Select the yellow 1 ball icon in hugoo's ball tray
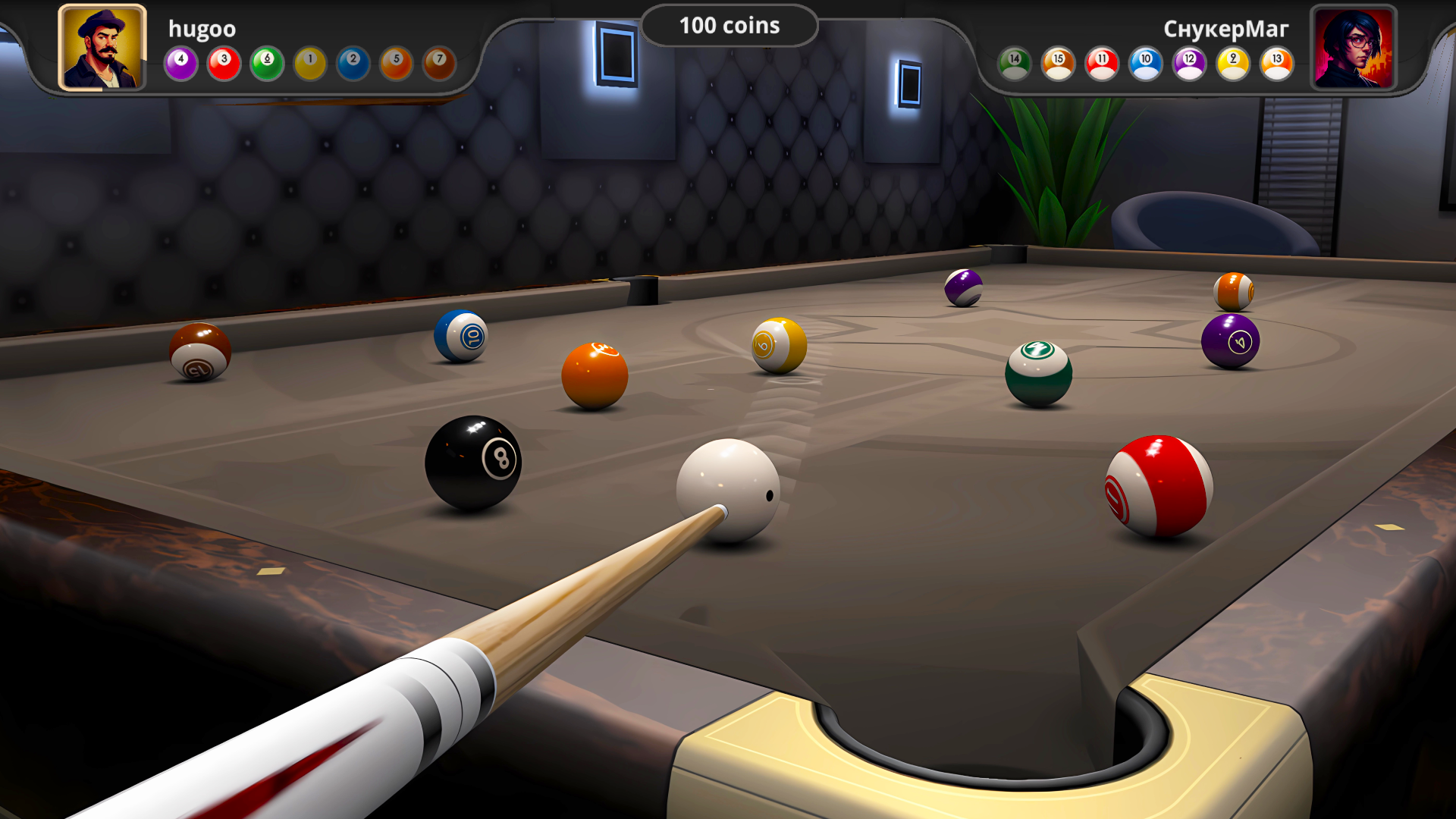1456x819 pixels. 310,64
